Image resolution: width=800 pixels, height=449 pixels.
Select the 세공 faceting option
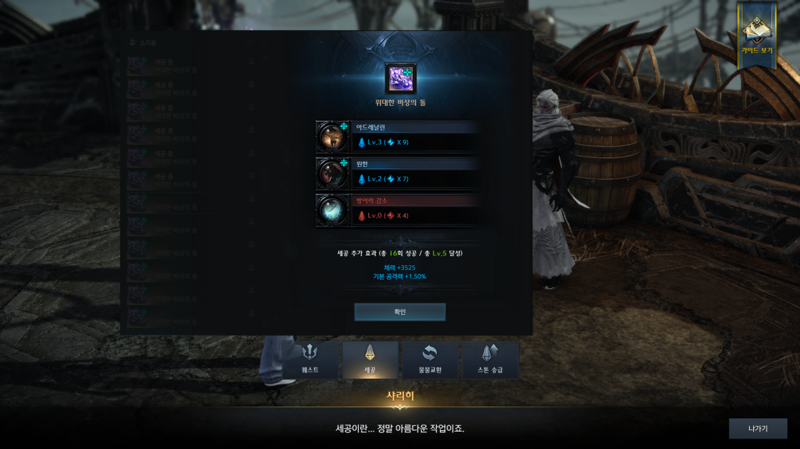tap(370, 359)
